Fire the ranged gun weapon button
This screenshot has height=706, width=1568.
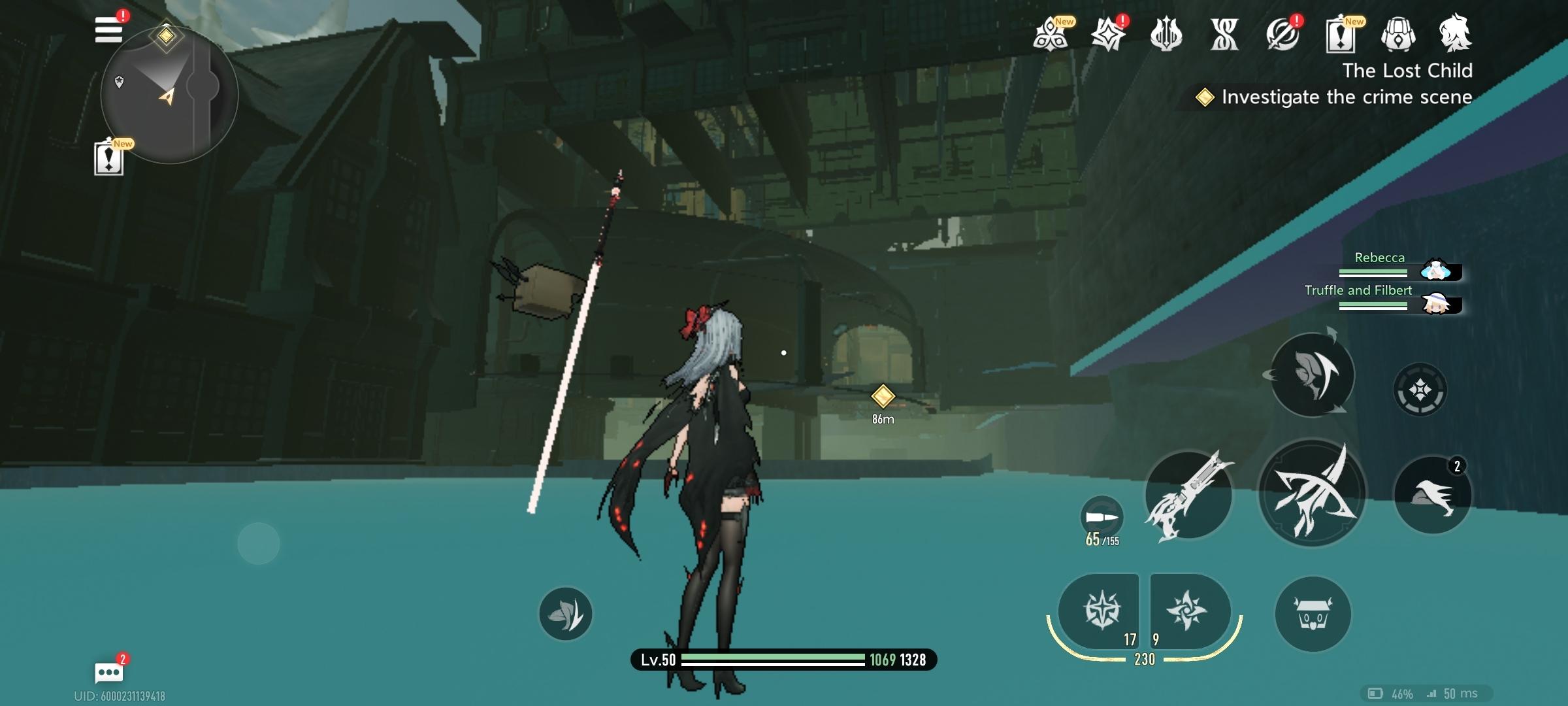(1188, 495)
